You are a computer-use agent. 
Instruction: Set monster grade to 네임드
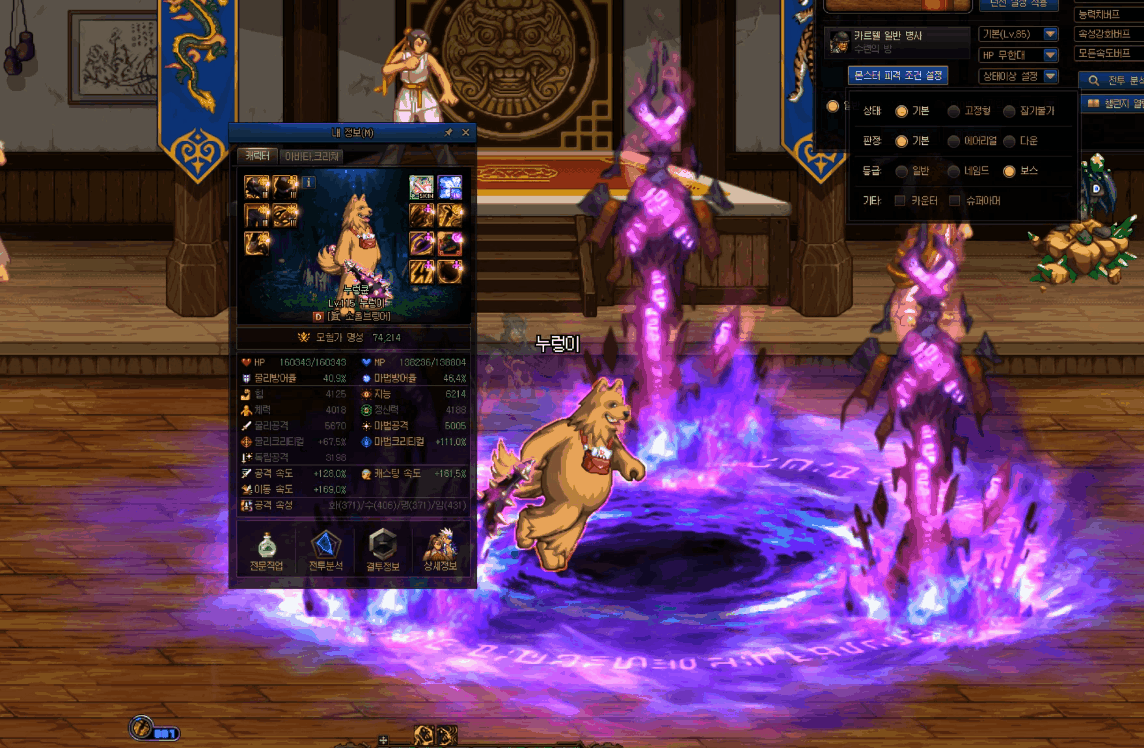point(954,171)
